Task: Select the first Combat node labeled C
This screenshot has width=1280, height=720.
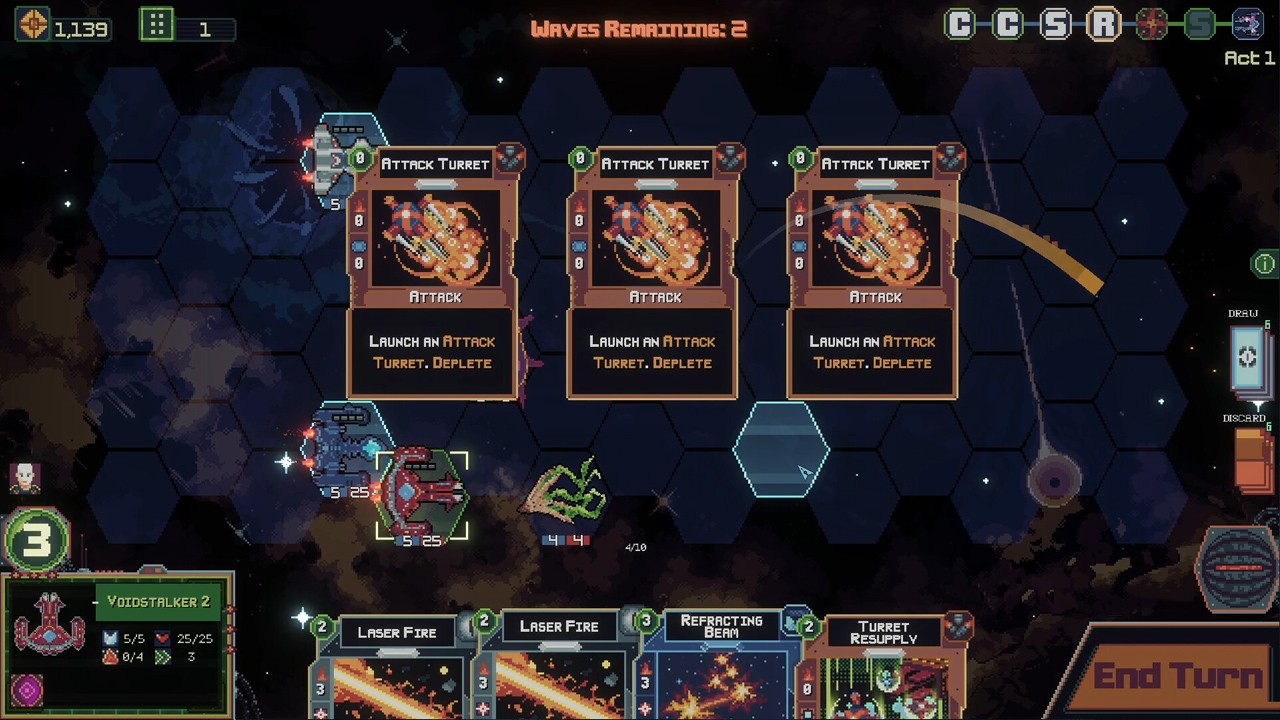Action: point(958,25)
